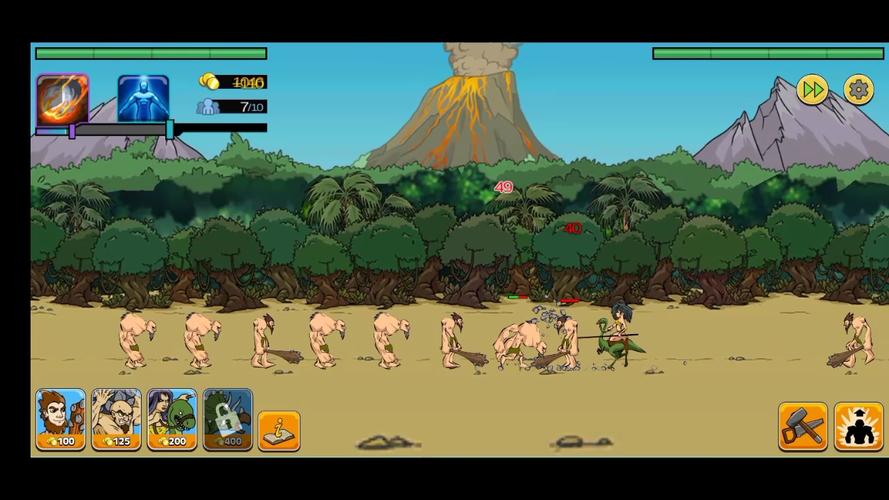889x500 pixels.
Task: Toggle the fast-forward speed button
Action: pyautogui.click(x=813, y=90)
